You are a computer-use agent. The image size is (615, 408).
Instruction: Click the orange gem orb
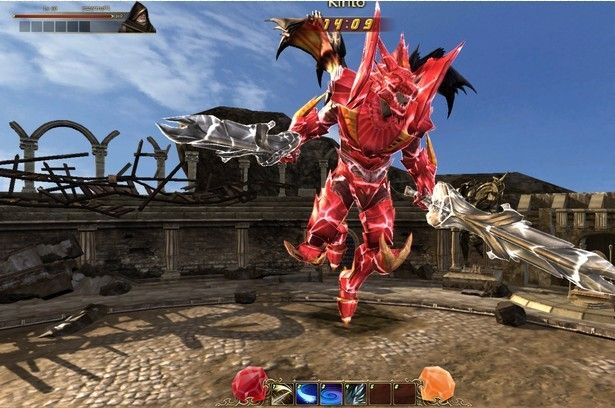tap(437, 384)
